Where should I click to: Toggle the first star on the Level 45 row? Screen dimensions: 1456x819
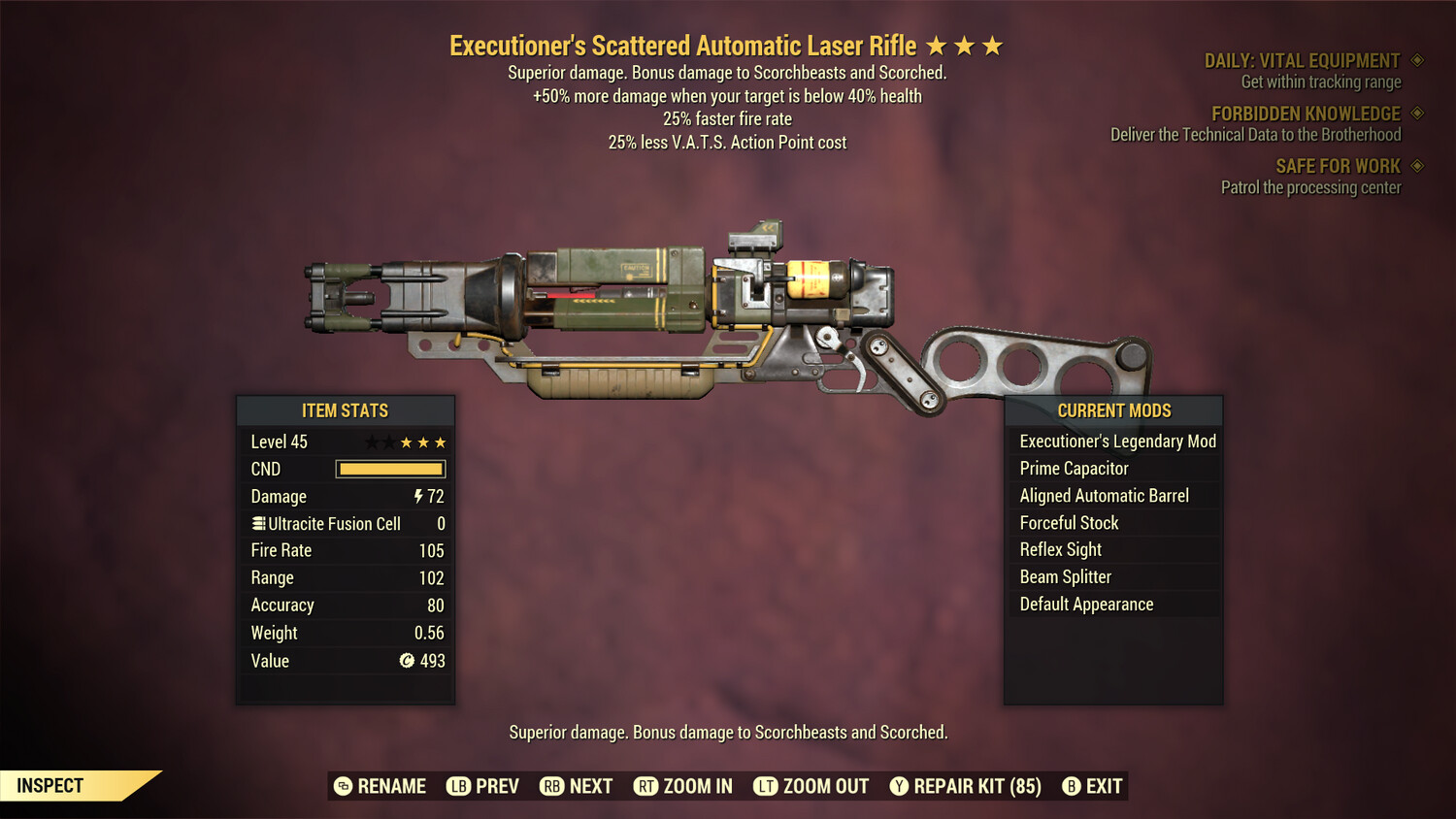point(372,442)
